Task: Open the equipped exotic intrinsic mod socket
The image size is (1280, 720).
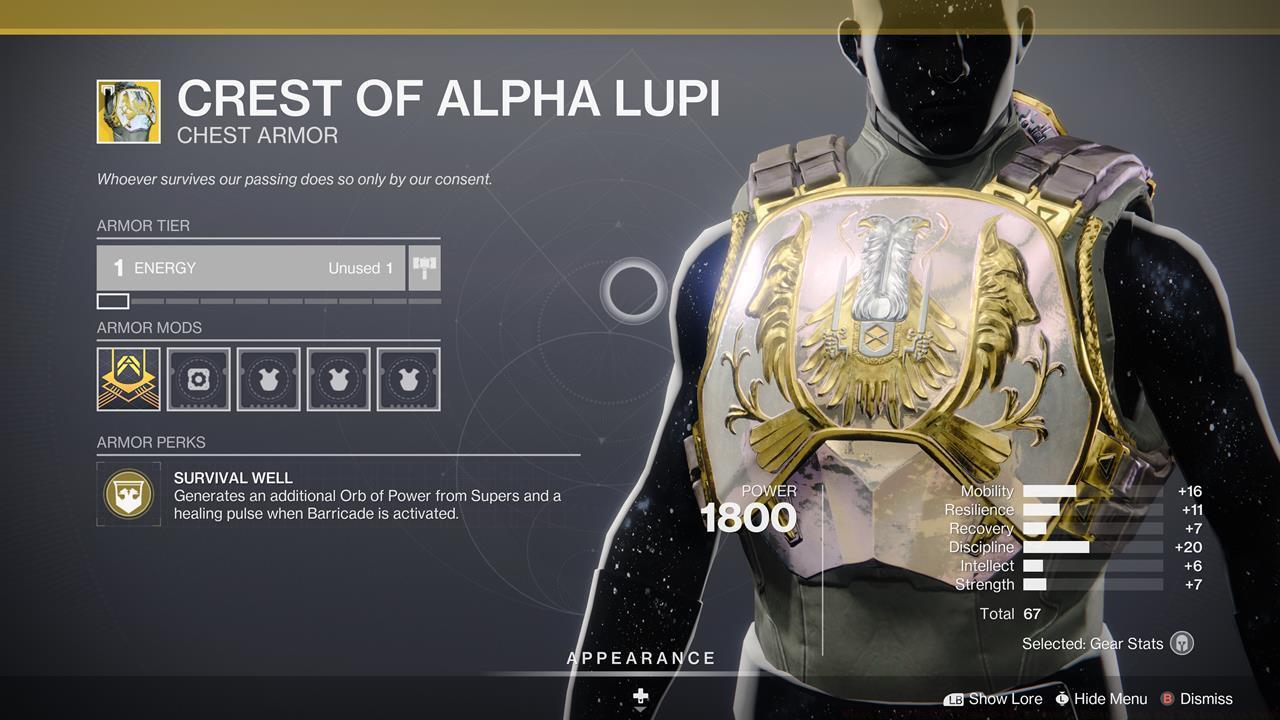Action: coord(128,379)
